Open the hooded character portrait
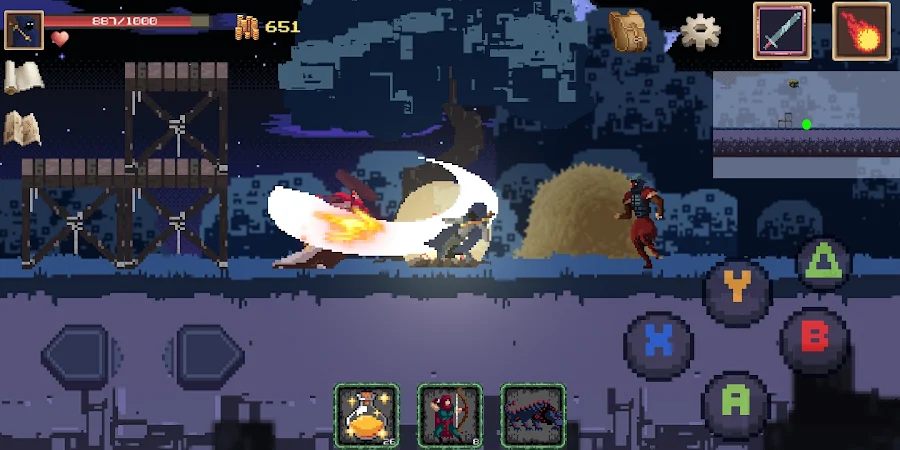 (x=23, y=30)
